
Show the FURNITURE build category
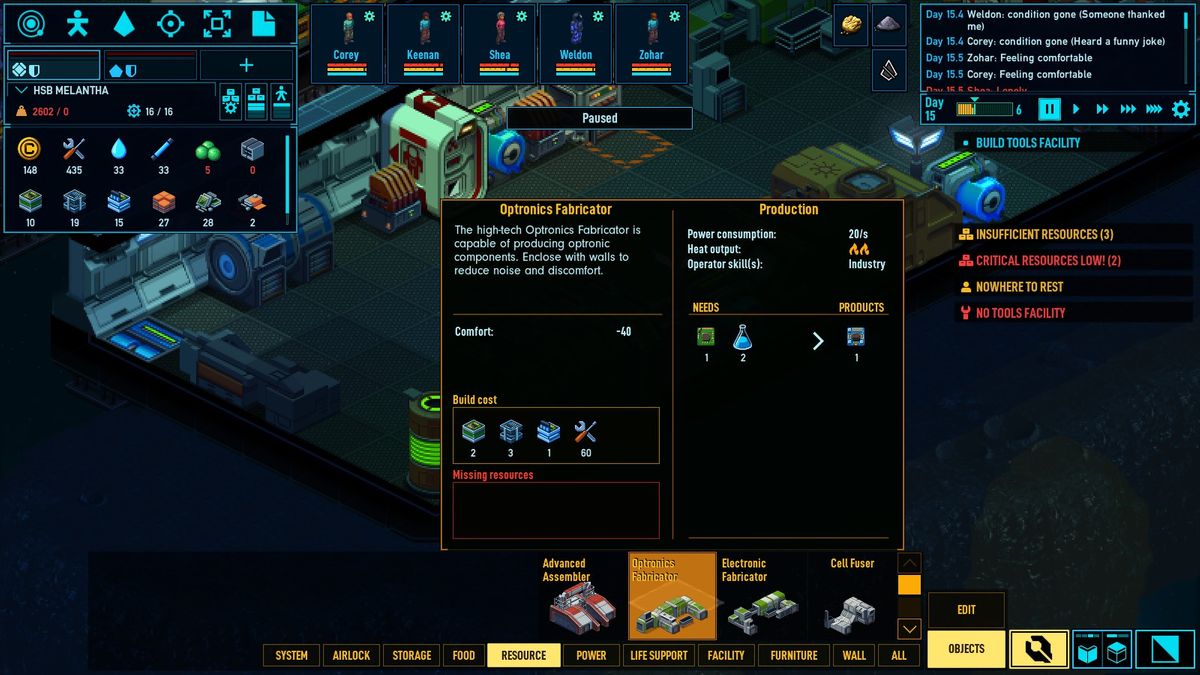point(794,655)
